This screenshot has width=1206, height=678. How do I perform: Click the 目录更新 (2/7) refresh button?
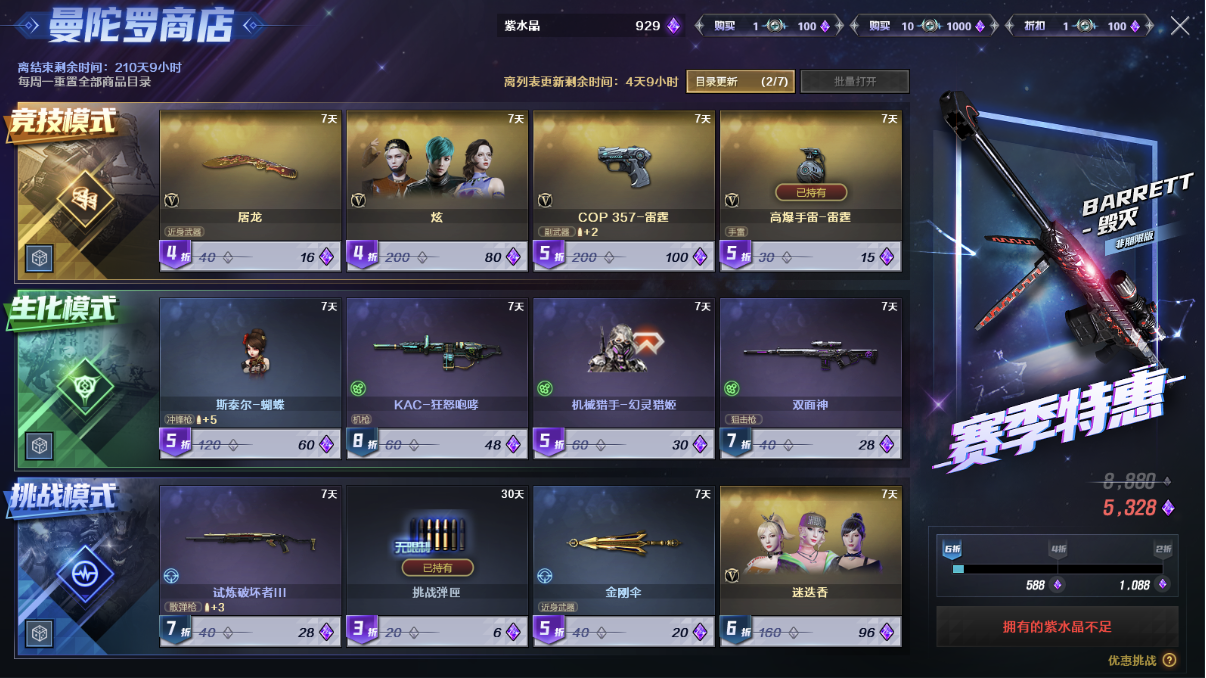(x=740, y=81)
